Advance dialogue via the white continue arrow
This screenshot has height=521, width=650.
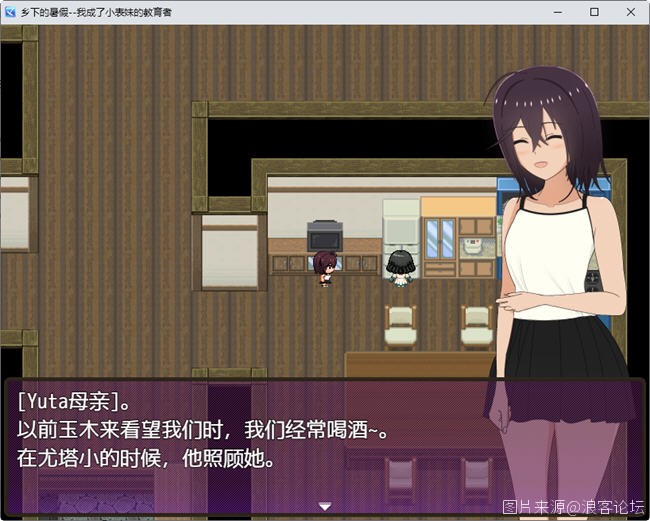[324, 507]
